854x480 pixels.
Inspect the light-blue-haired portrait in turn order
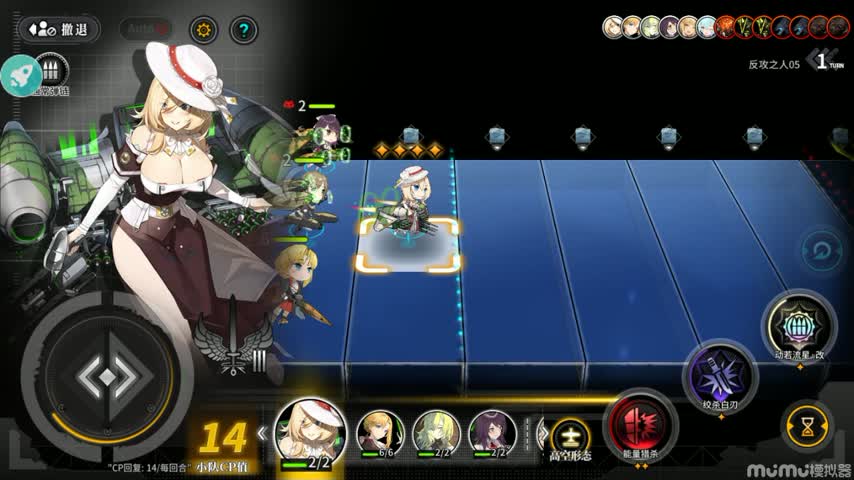pos(708,27)
